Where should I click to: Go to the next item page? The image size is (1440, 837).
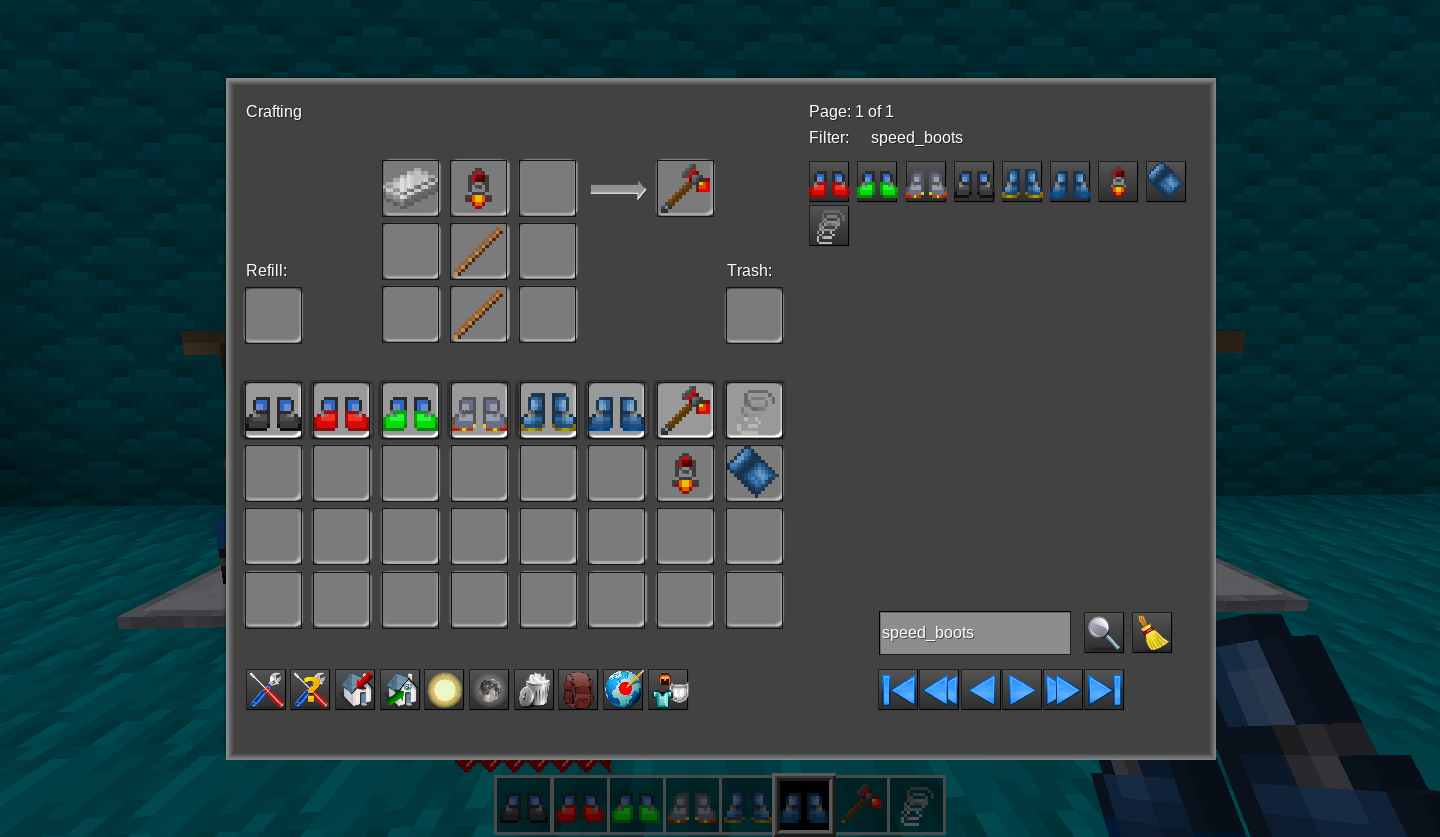pyautogui.click(x=1021, y=690)
